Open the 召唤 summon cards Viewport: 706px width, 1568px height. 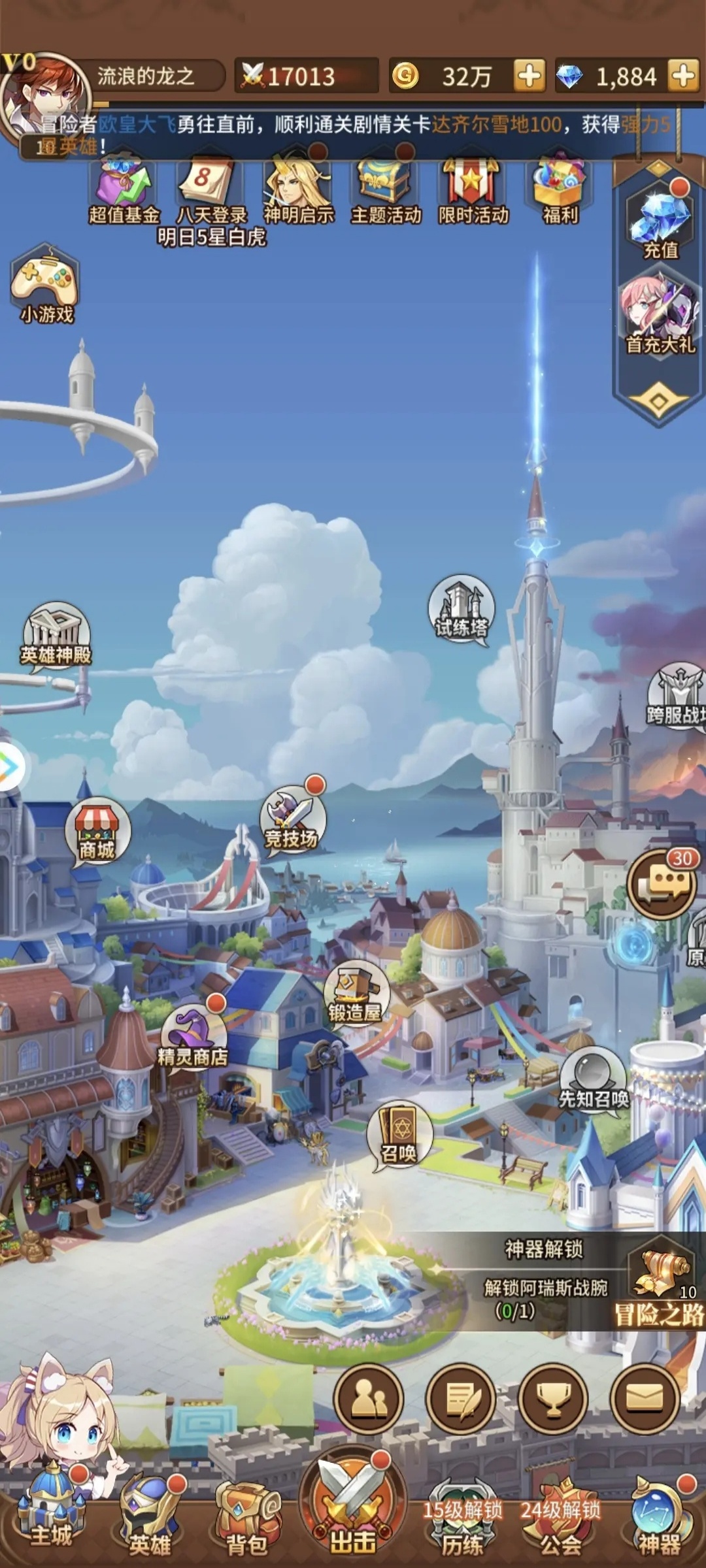(399, 1137)
